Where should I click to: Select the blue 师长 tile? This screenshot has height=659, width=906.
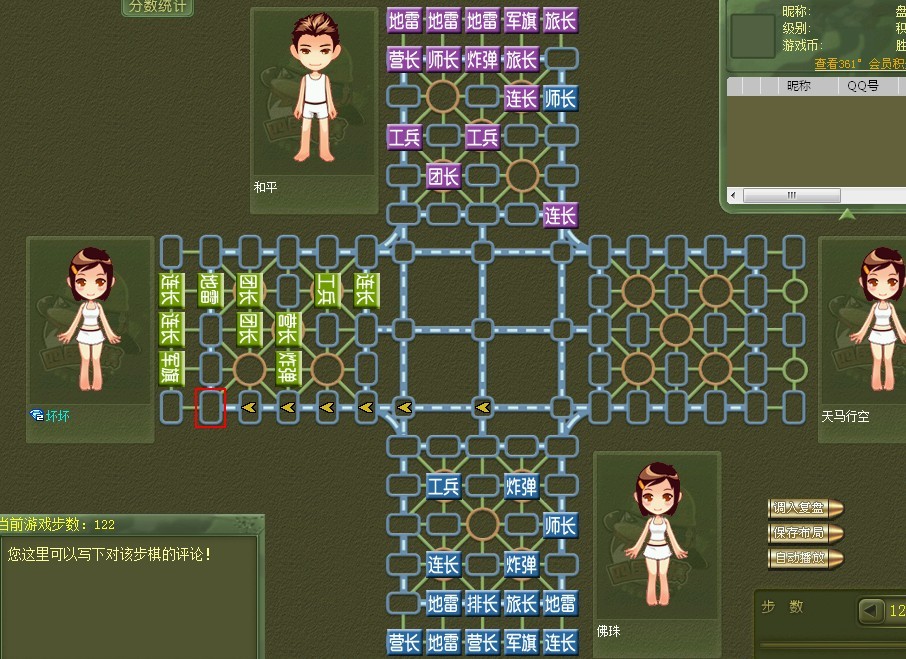(560, 525)
